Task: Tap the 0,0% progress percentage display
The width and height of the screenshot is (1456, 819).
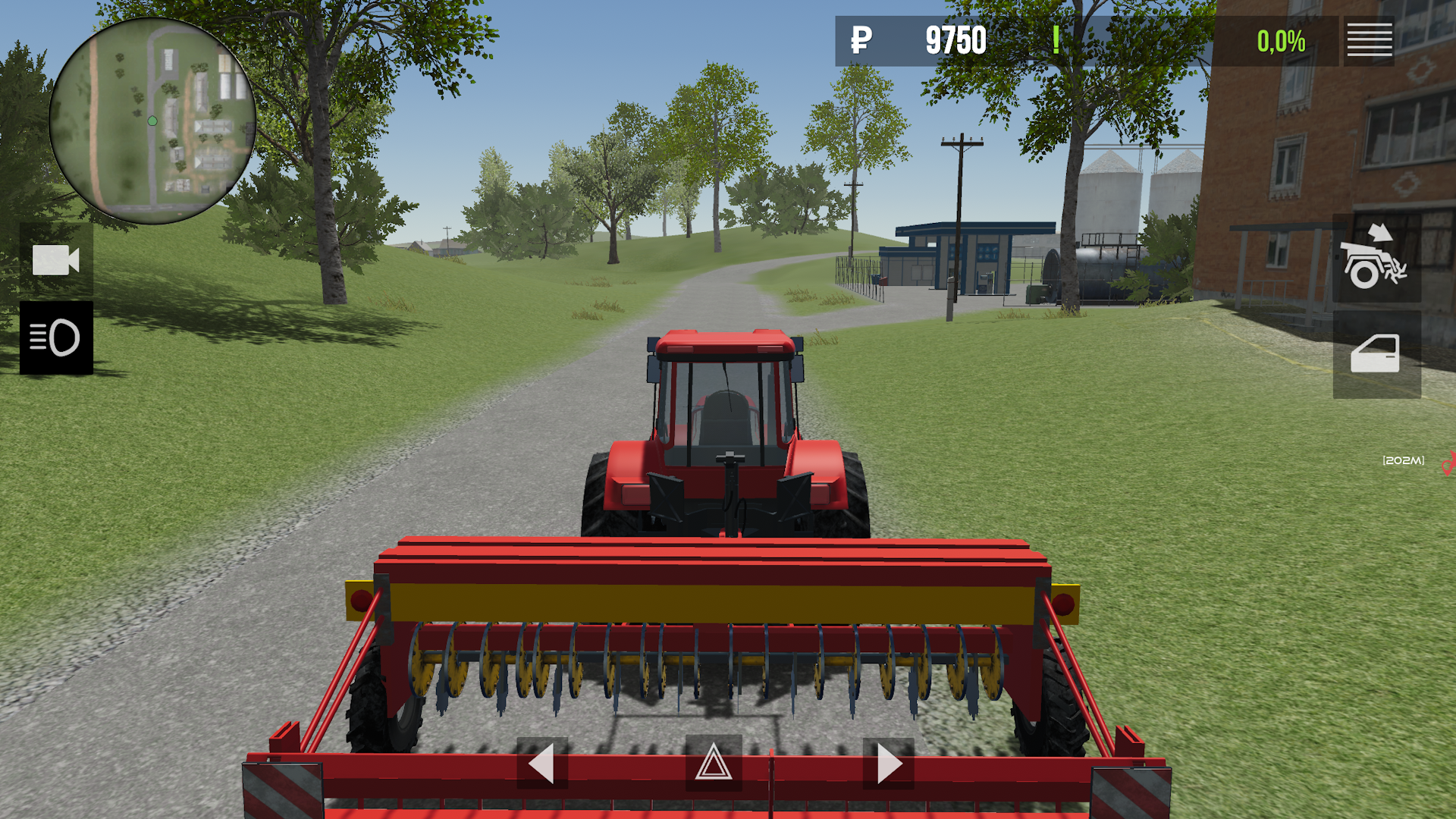Action: (x=1281, y=41)
